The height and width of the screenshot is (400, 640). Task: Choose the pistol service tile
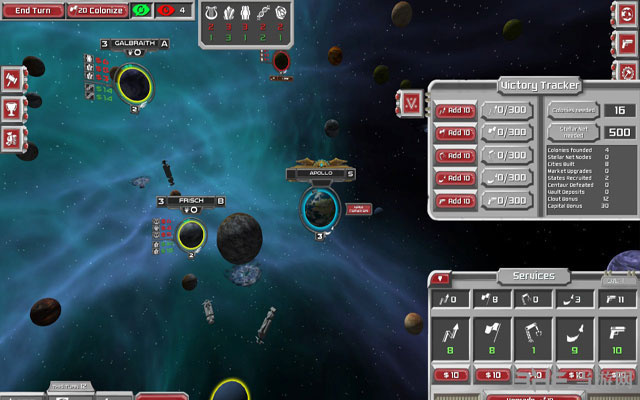point(617,334)
